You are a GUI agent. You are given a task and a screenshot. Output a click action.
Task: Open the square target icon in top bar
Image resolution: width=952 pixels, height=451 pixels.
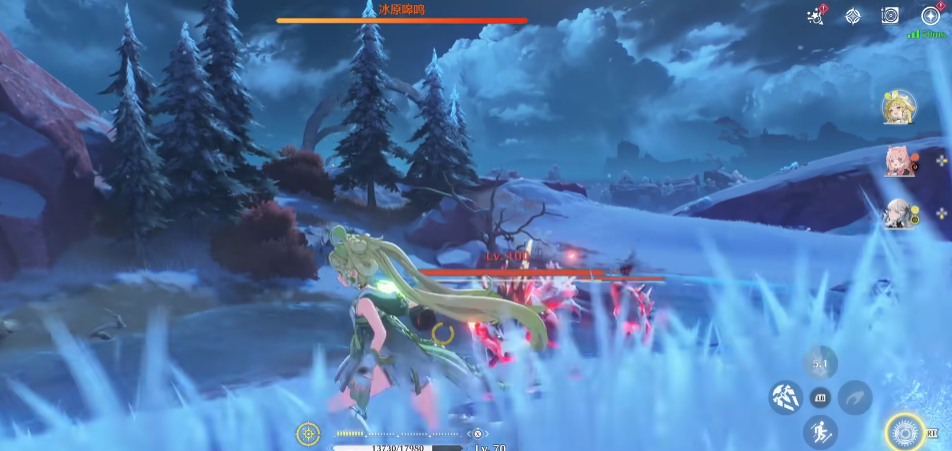[890, 15]
